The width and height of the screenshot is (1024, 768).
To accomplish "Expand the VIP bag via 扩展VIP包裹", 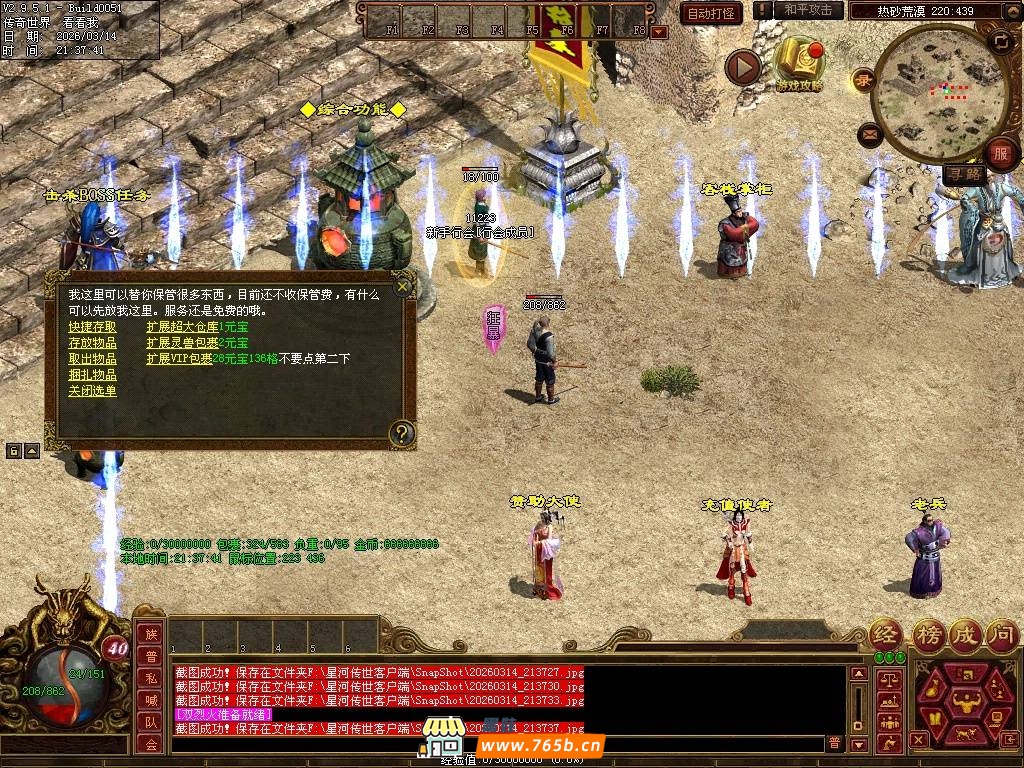I will coord(179,359).
